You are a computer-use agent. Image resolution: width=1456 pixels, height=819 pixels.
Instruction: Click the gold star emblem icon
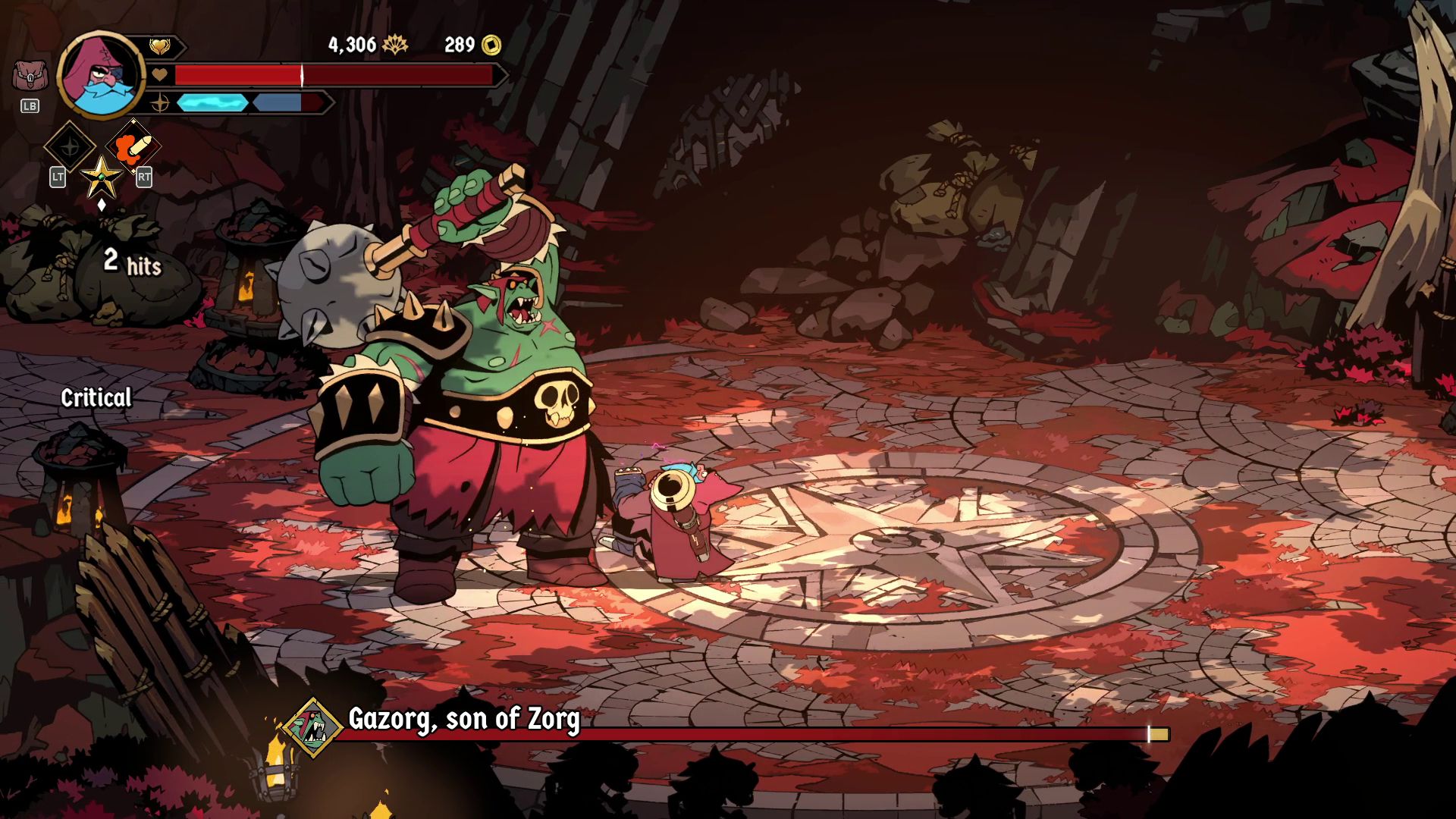pyautogui.click(x=101, y=178)
